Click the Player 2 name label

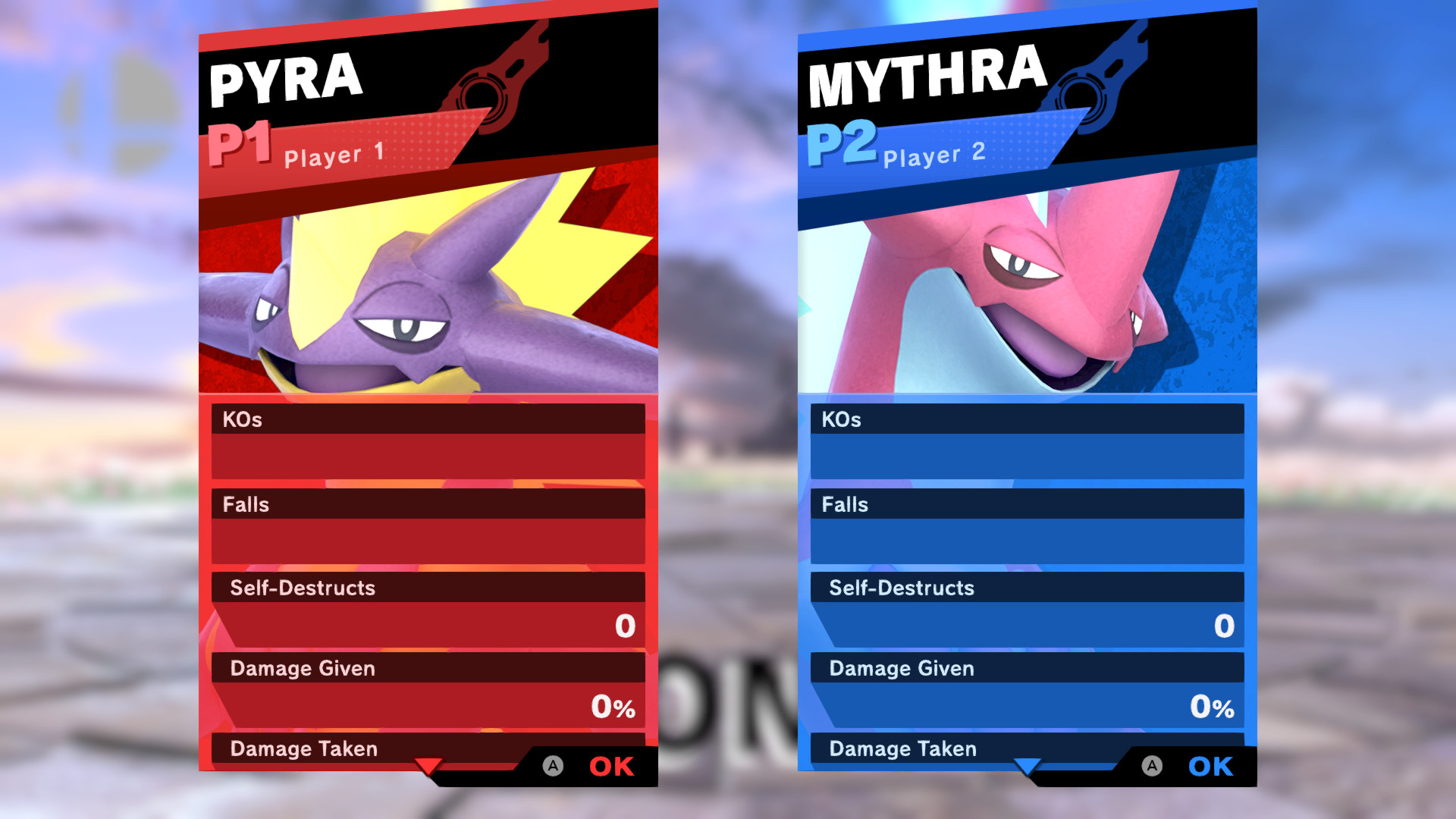[934, 155]
